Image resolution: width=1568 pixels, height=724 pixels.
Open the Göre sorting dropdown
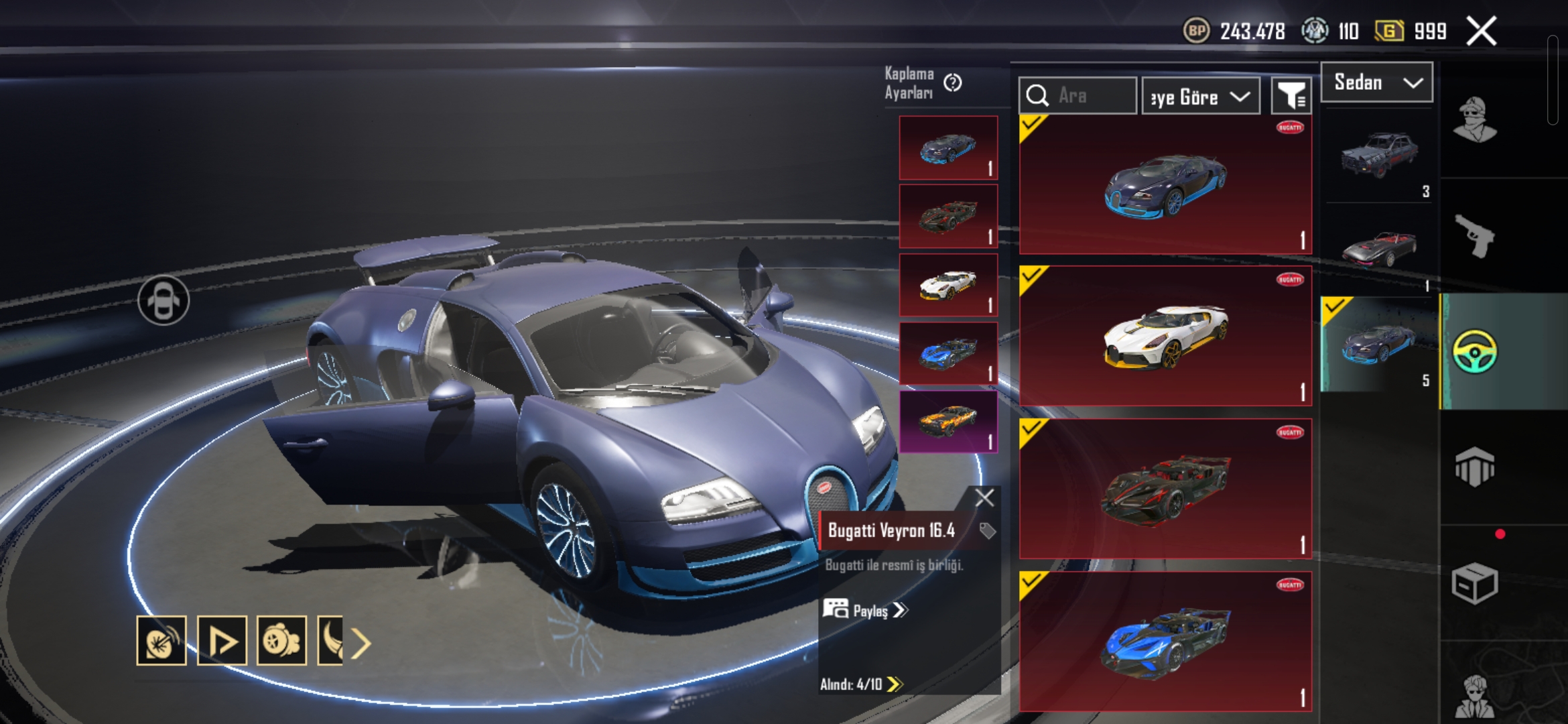click(x=1200, y=97)
